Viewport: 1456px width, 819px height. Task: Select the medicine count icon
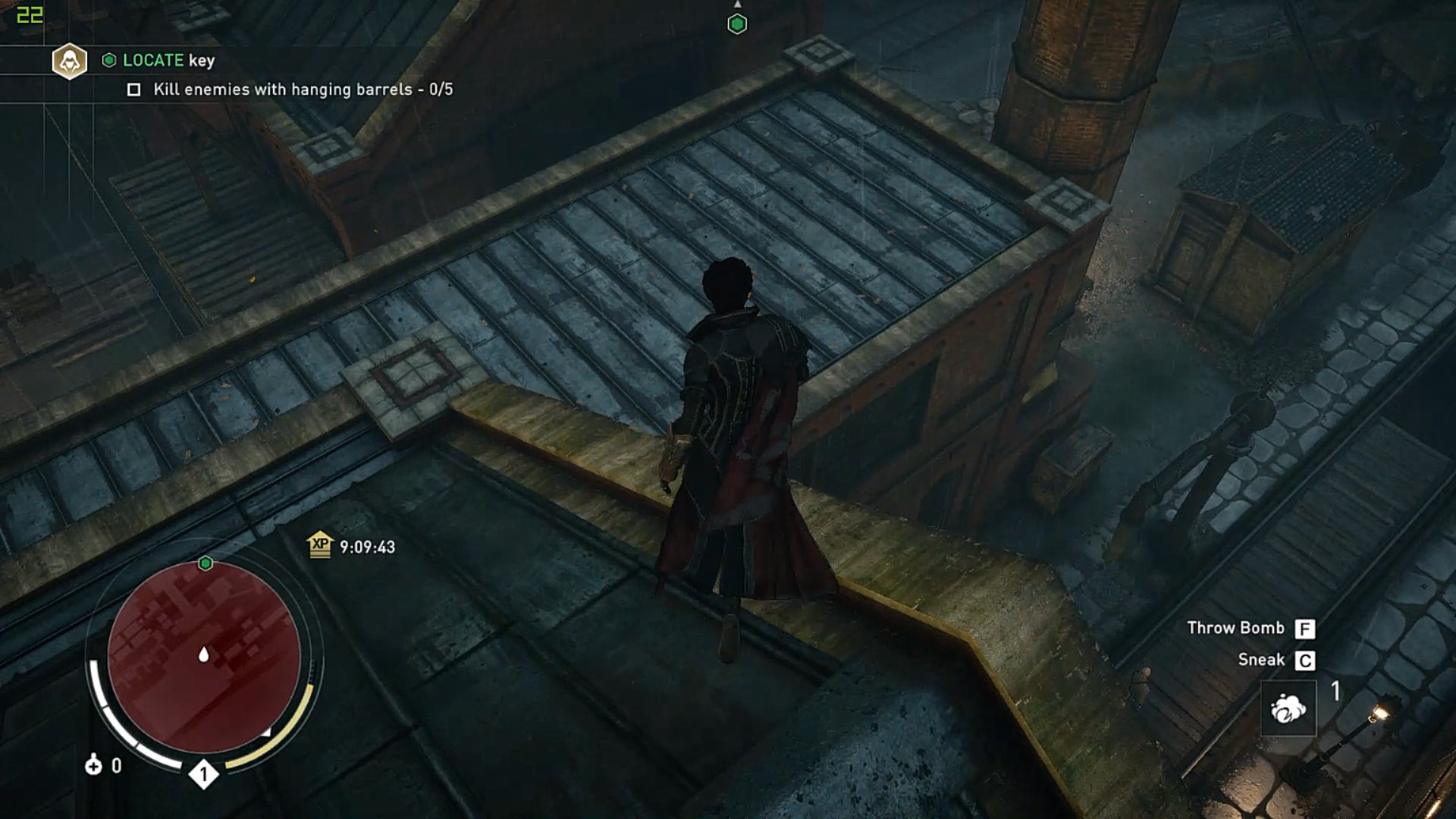[93, 765]
